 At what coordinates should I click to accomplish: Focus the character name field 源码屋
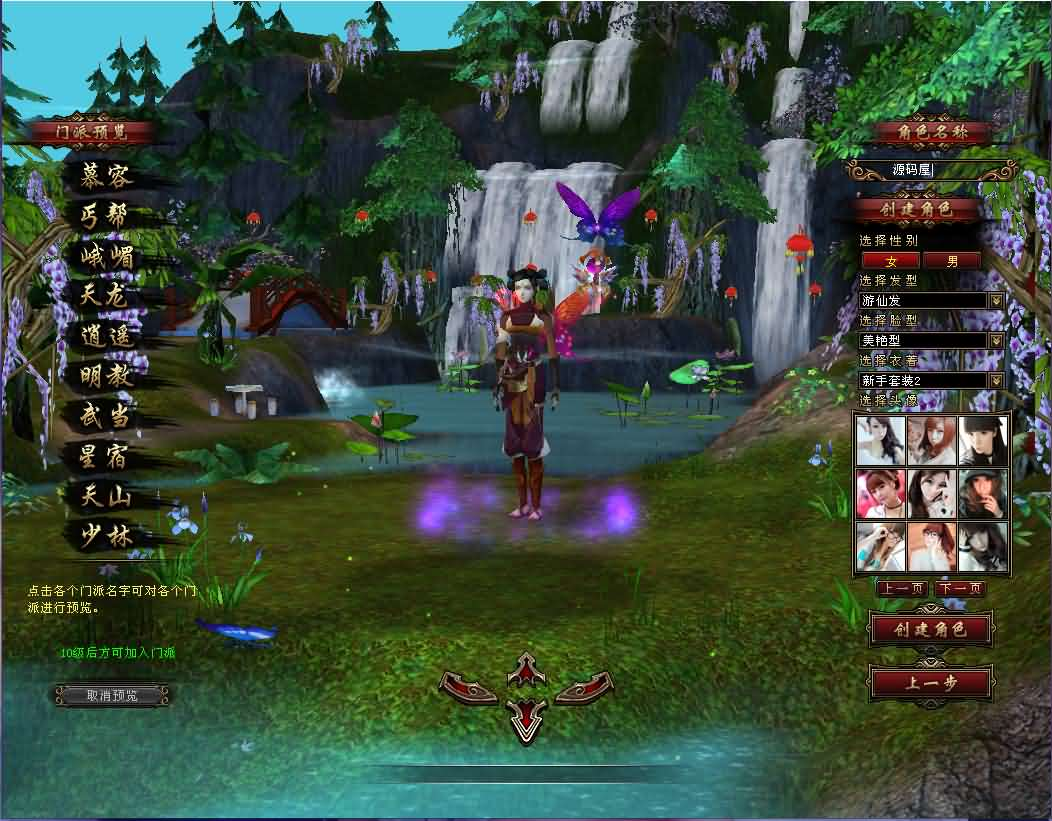pos(930,170)
